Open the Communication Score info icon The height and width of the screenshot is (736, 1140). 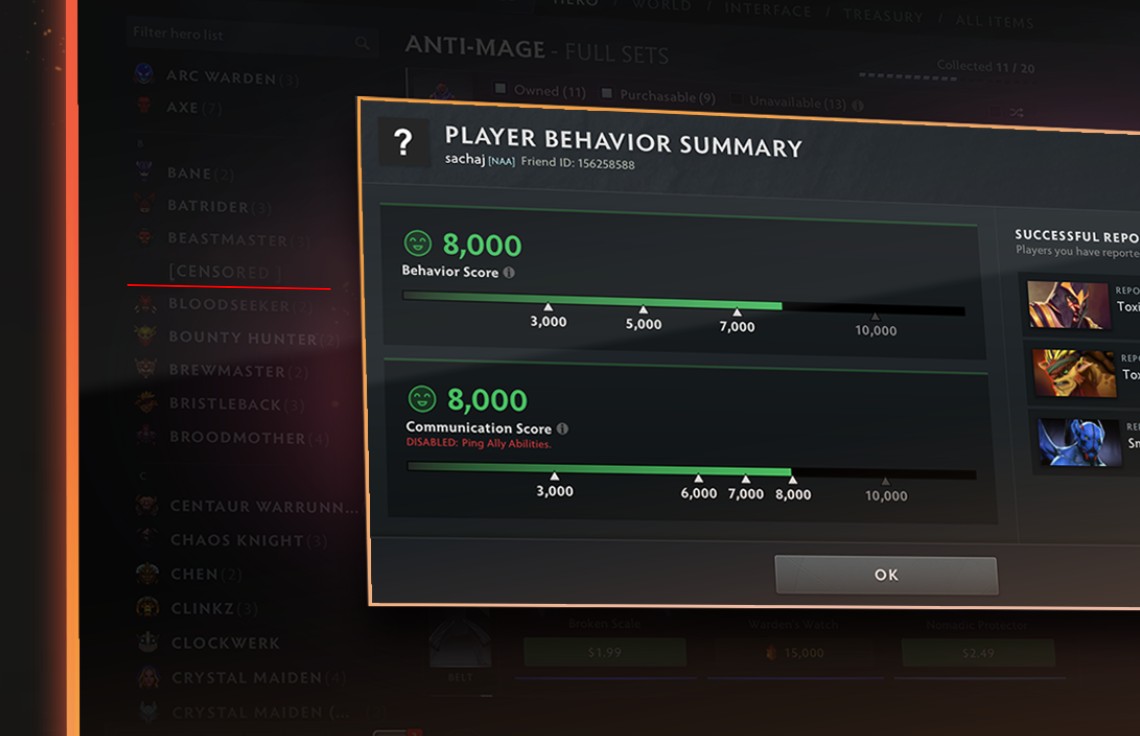[x=562, y=429]
